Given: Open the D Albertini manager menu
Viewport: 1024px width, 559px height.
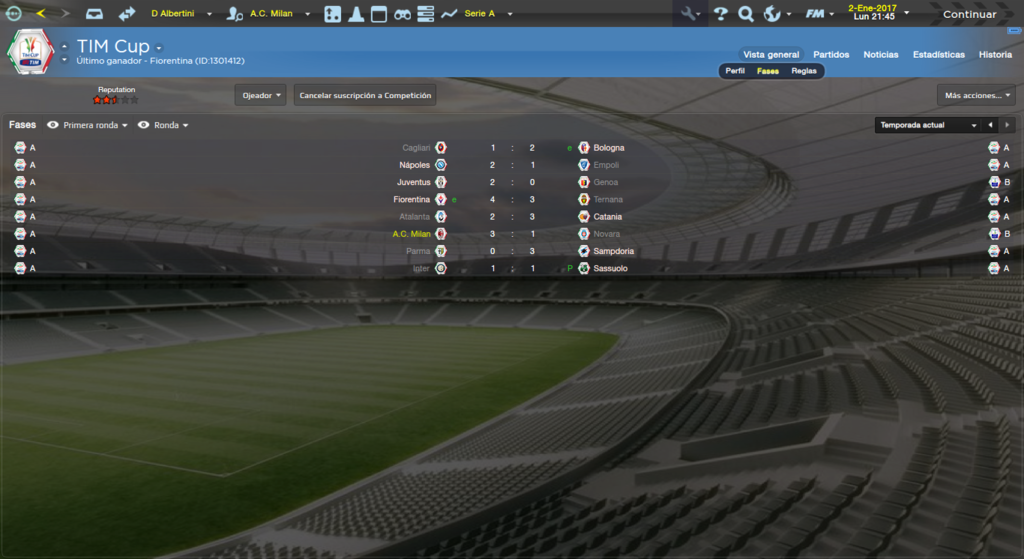Looking at the screenshot, I should [x=181, y=14].
